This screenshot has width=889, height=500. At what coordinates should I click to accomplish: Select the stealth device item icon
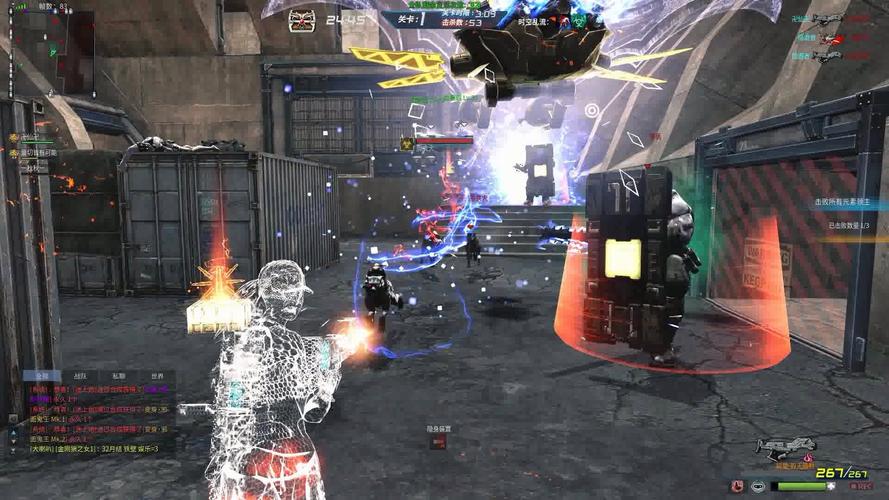tap(439, 442)
